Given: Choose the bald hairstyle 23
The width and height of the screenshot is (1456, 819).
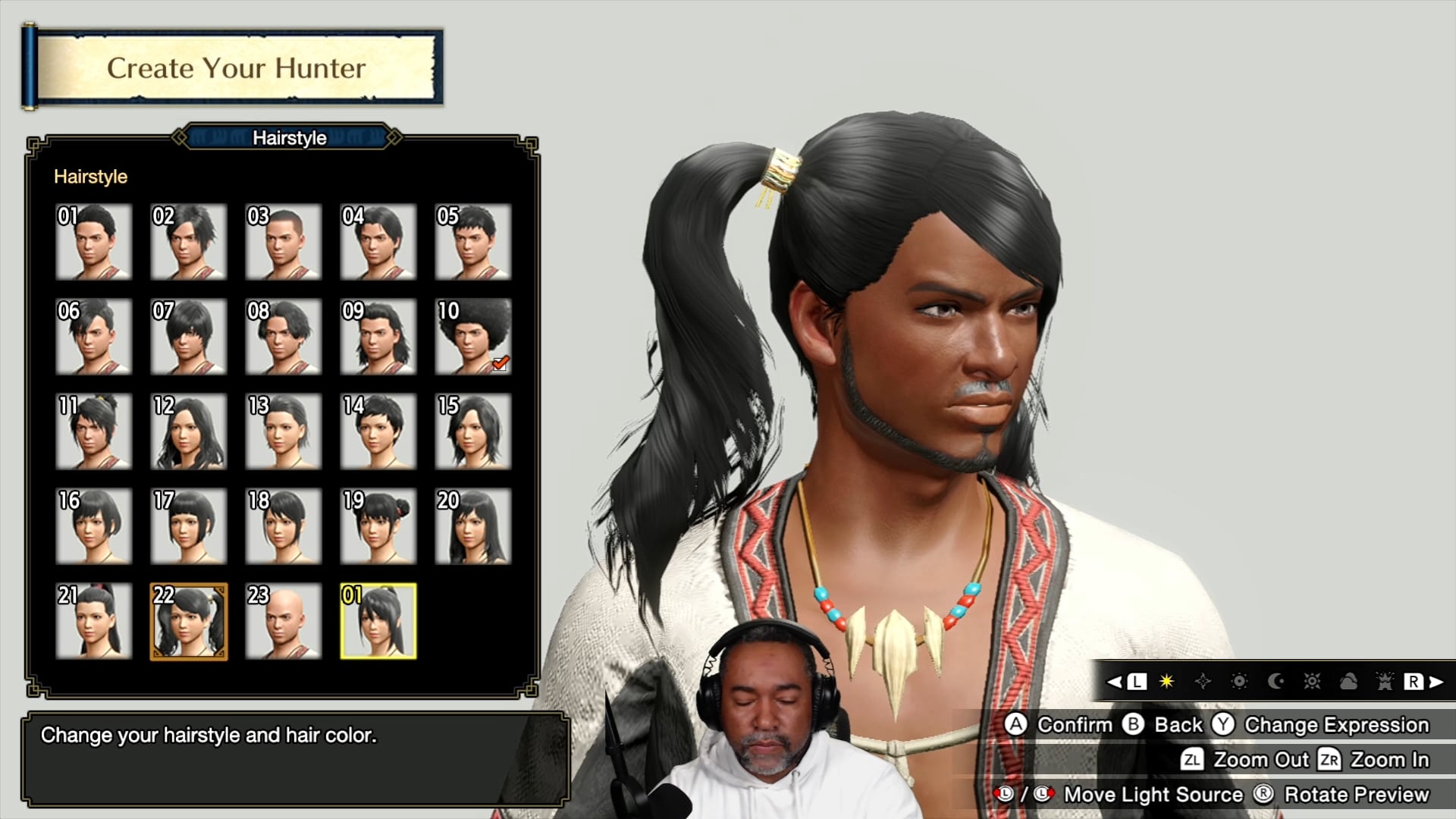Looking at the screenshot, I should pyautogui.click(x=283, y=621).
